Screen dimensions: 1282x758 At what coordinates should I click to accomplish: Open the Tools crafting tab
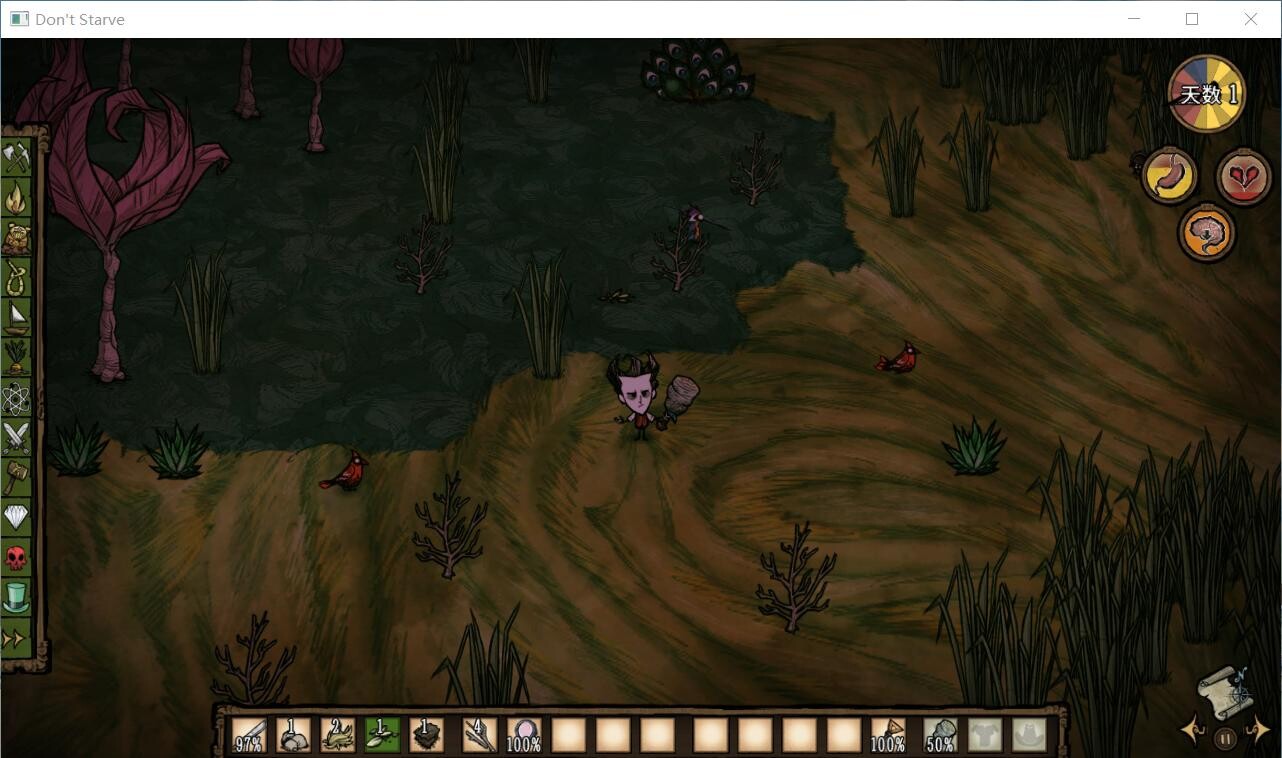point(17,158)
